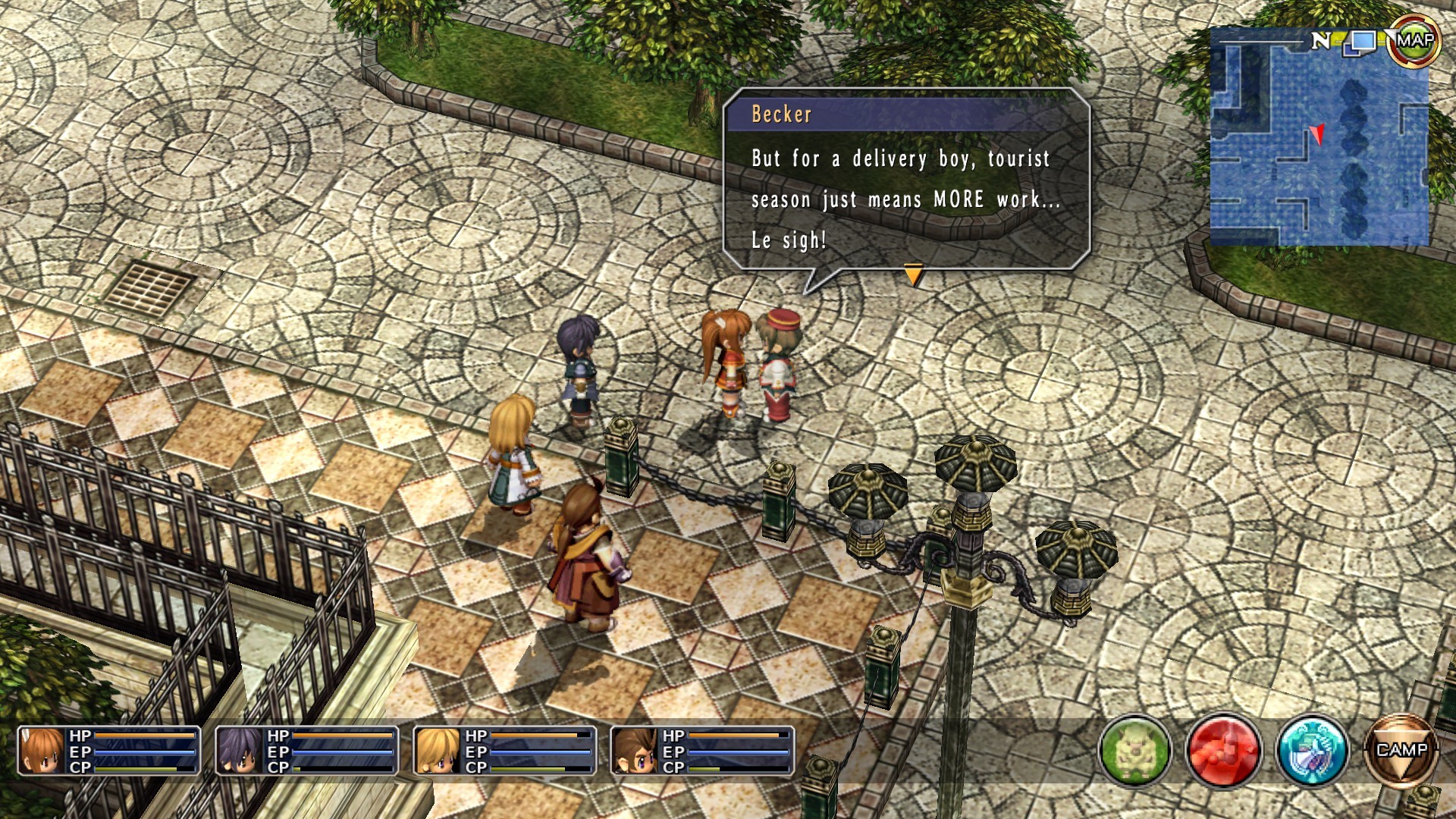The image size is (1456, 819).
Task: Toggle the minimap size window icon
Action: 1361,42
